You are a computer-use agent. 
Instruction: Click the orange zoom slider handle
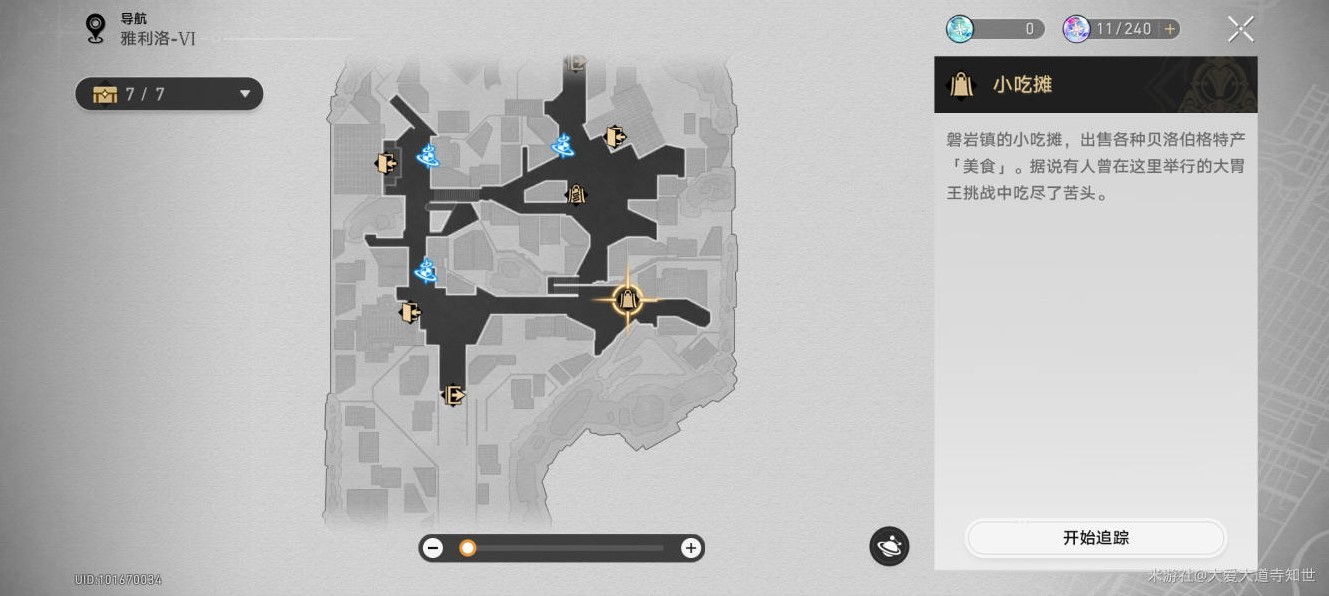(x=467, y=548)
